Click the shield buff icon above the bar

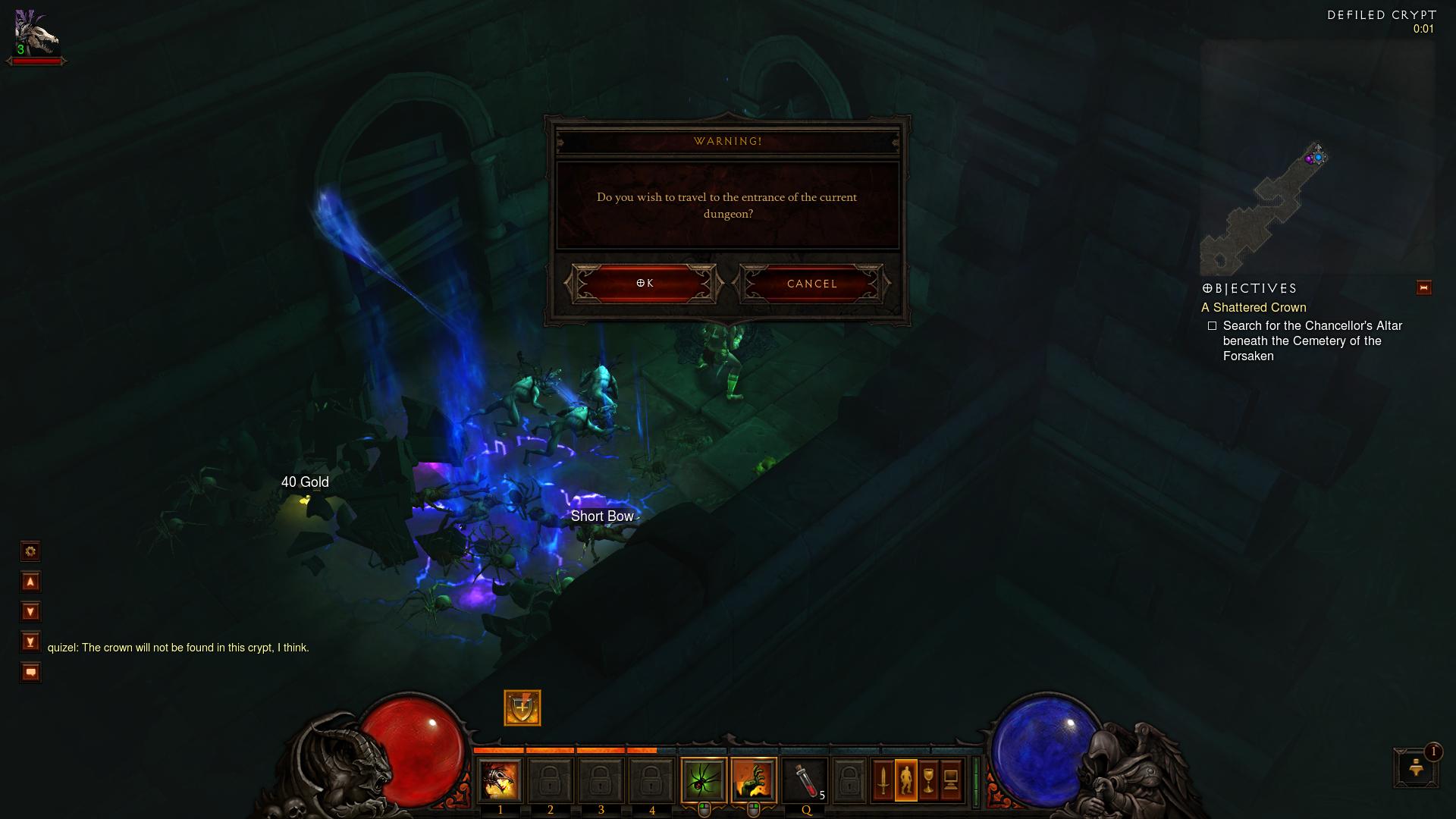[522, 708]
